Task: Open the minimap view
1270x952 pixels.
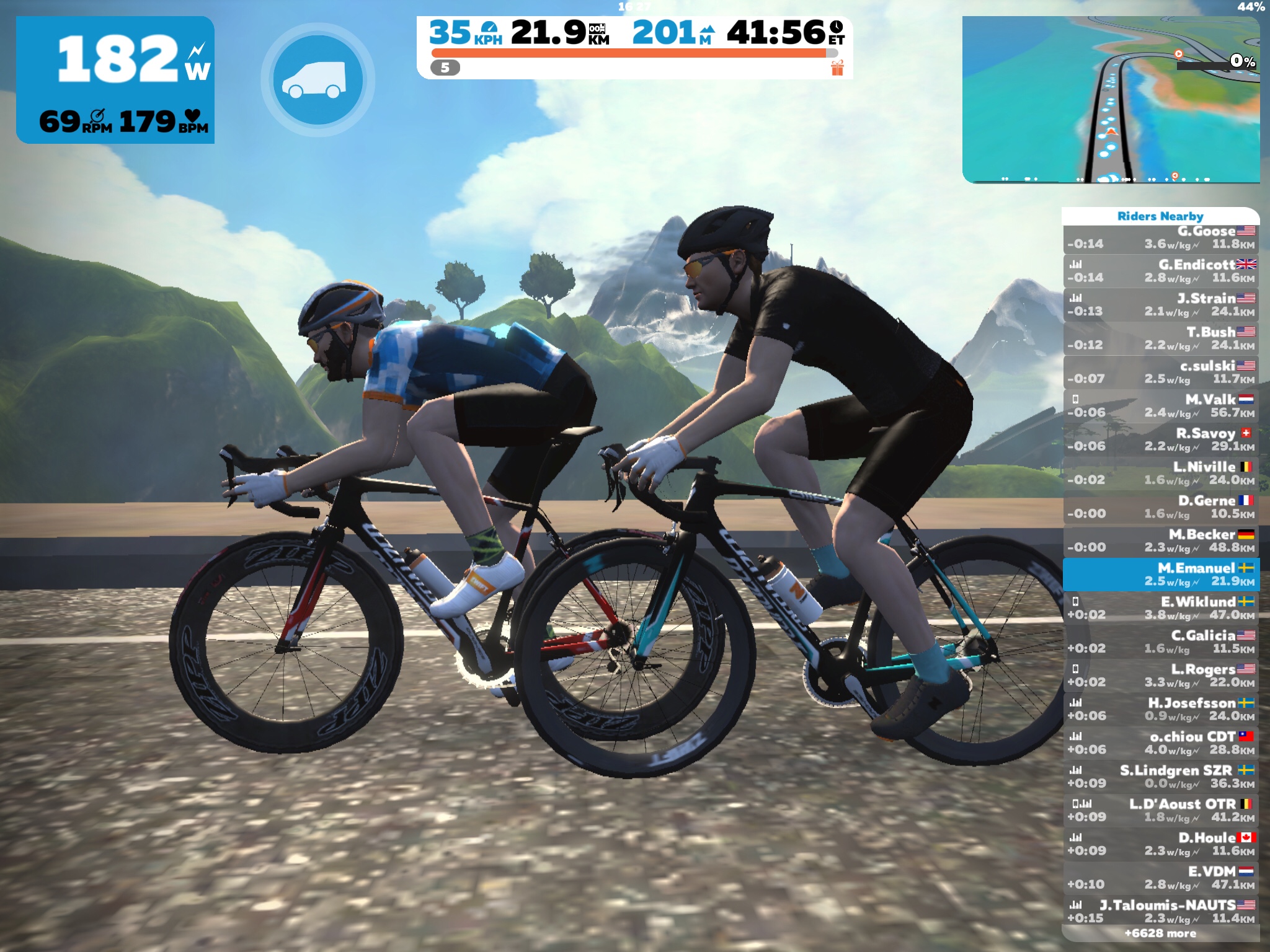Action: (x=1110, y=100)
